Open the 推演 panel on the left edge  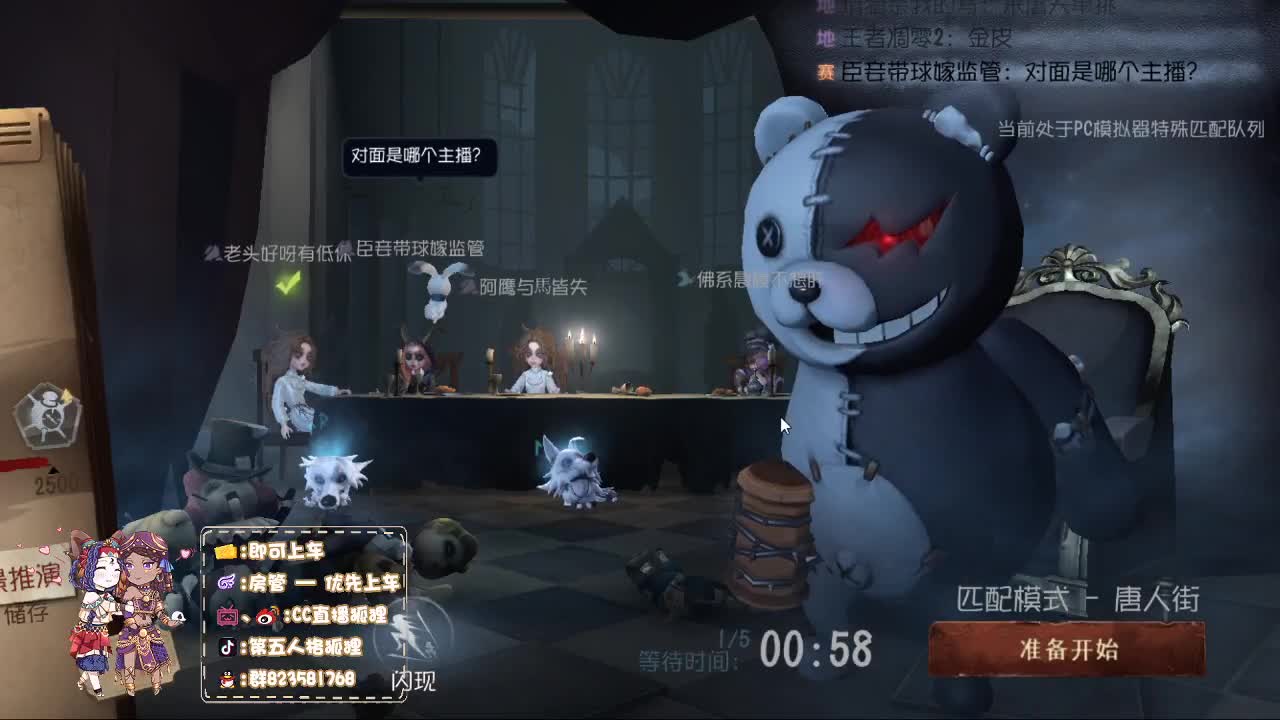pyautogui.click(x=33, y=574)
